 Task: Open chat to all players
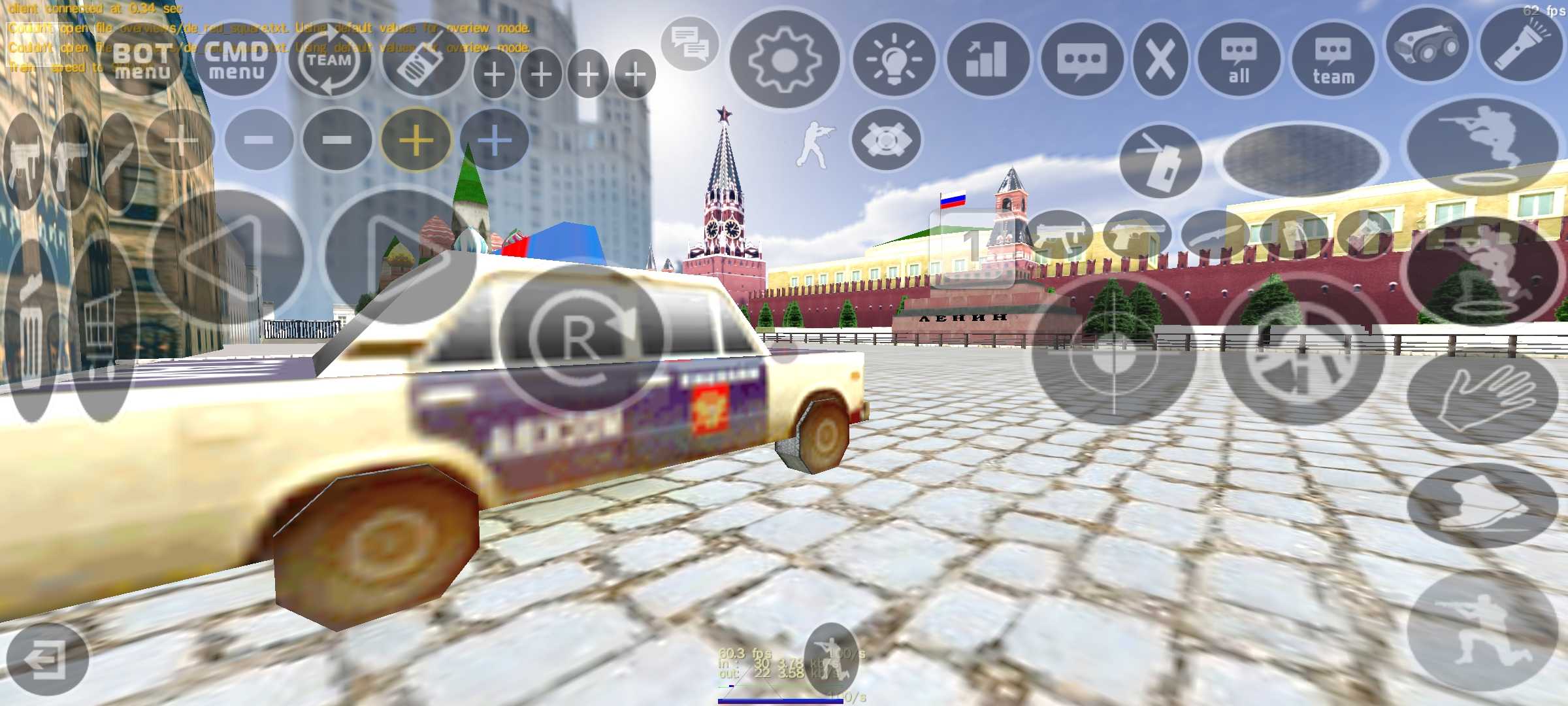click(1239, 60)
